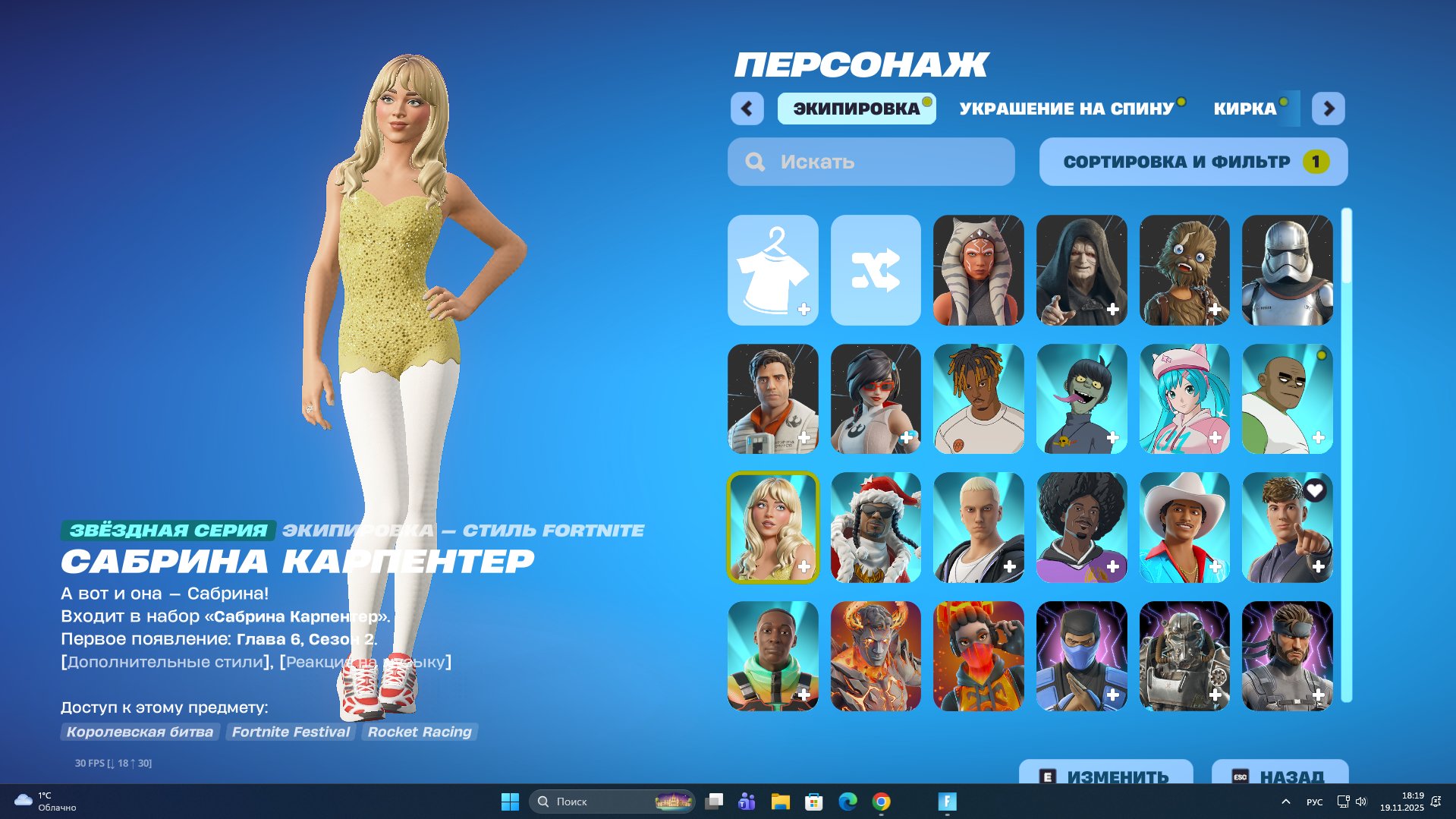This screenshot has height=819, width=1456.
Task: Select the Ahsoka Tano outfit thumbnail
Action: tap(979, 269)
